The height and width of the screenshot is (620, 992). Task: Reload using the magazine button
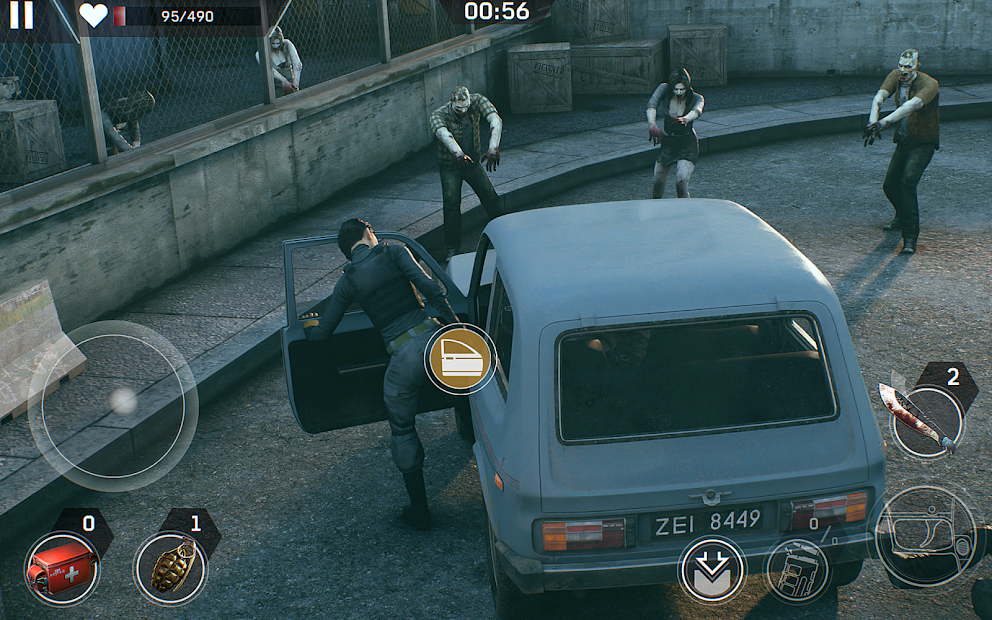click(798, 571)
